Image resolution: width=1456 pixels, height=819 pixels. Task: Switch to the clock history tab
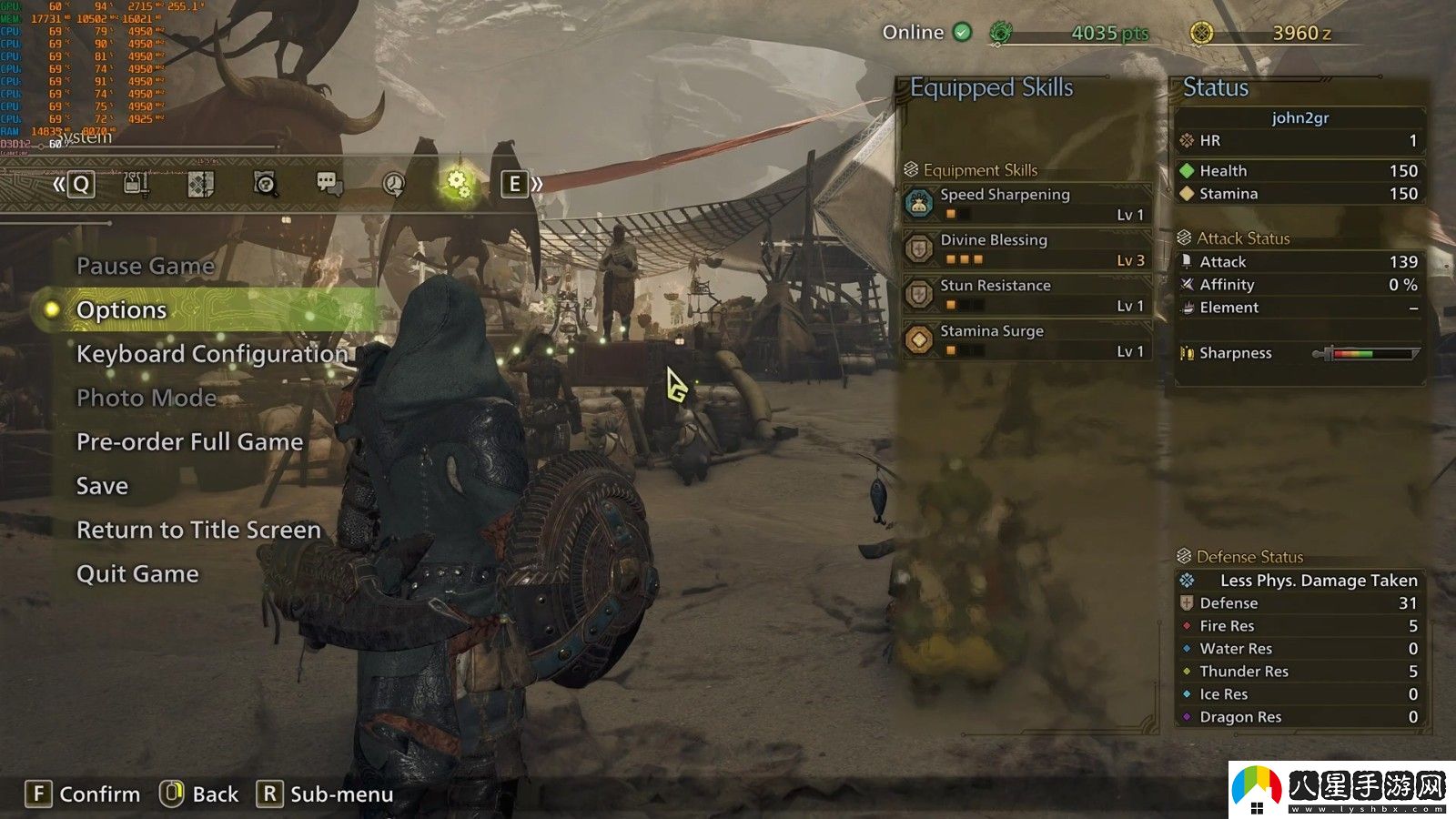point(393,184)
